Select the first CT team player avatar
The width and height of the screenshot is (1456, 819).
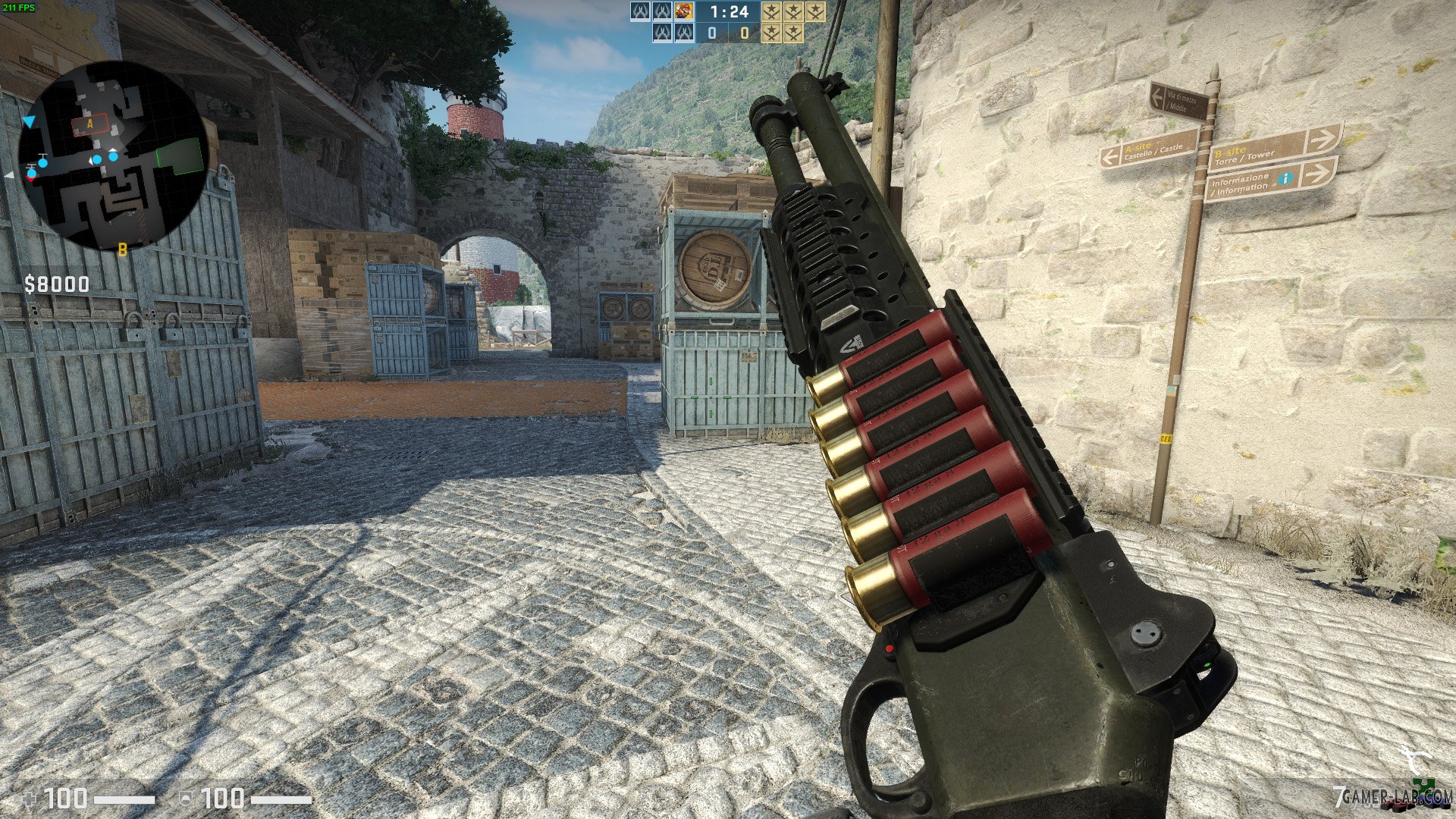(x=639, y=12)
